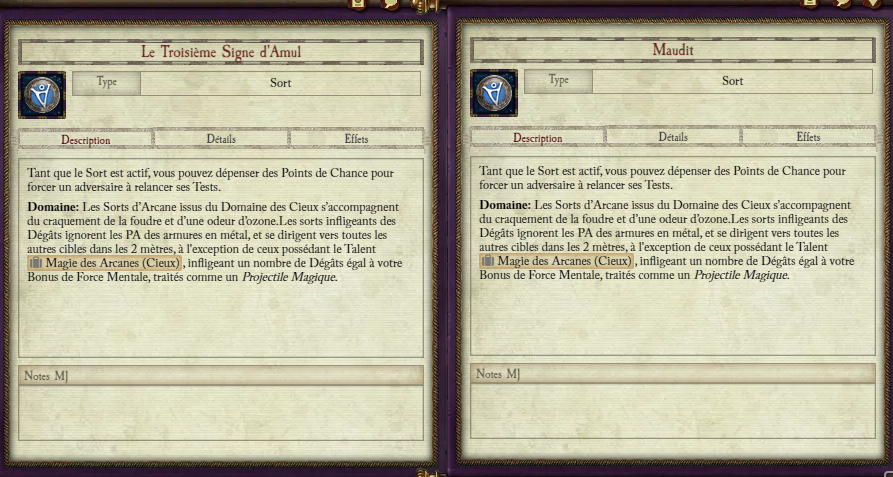This screenshot has height=477, width=893.
Task: Switch to Détails tab in Le Troisième Signe d'Amul
Action: point(221,139)
